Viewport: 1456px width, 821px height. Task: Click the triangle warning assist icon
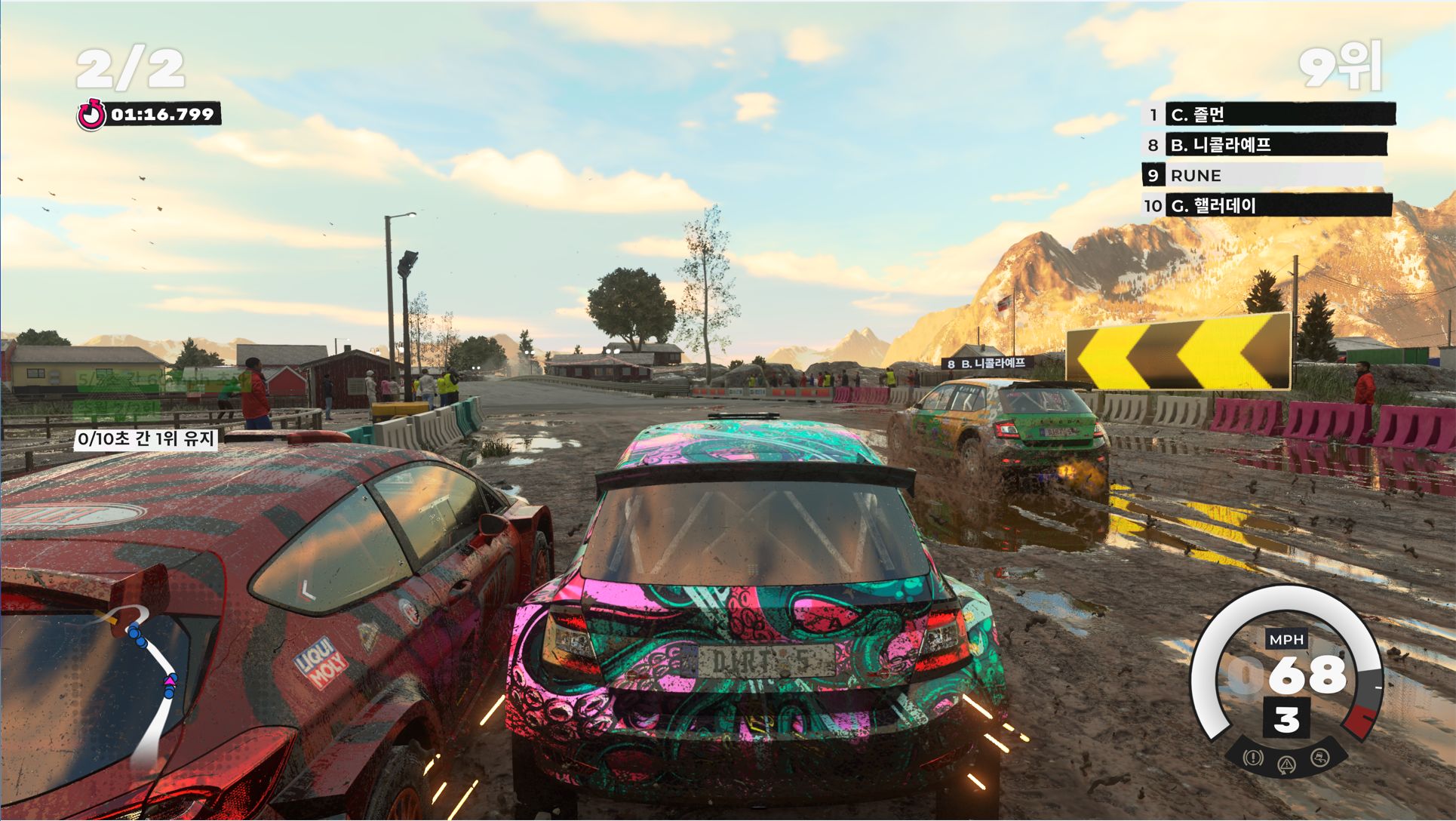coord(1286,765)
